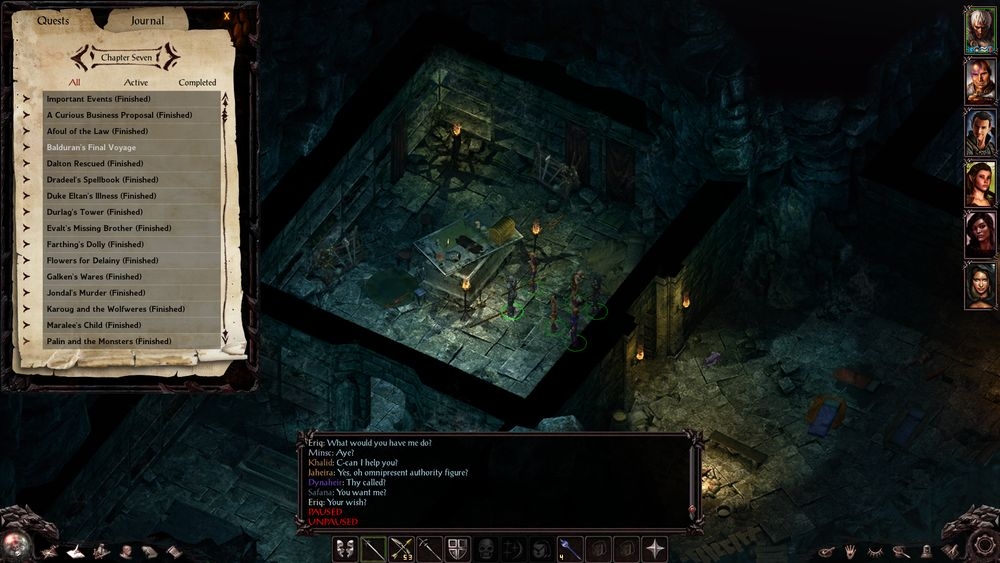Screen dimensions: 1000x563
Task: Select the All quests filter
Action: click(x=75, y=82)
